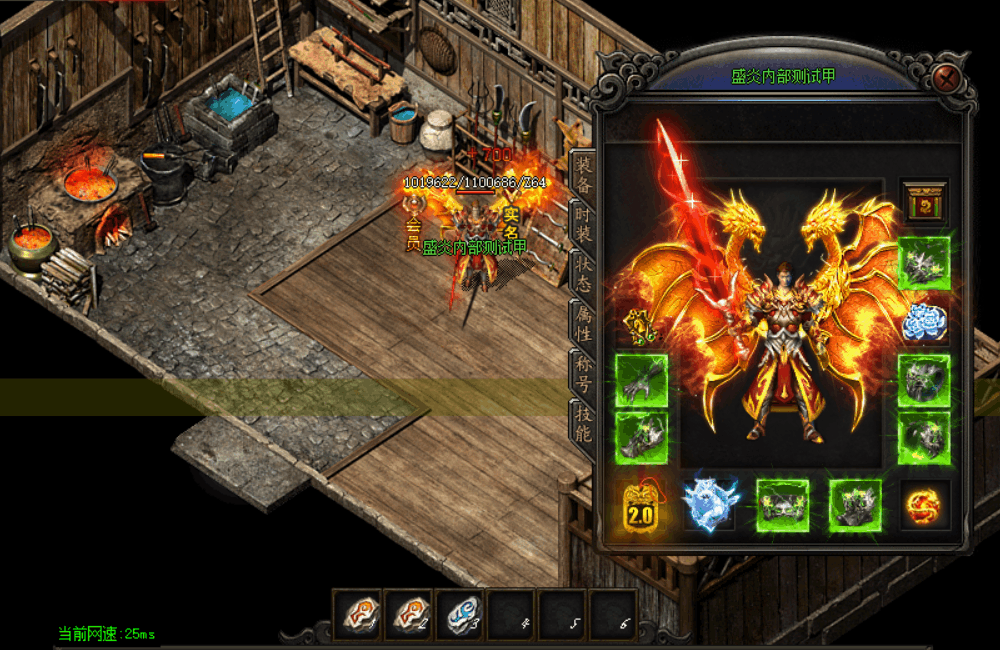Viewport: 1000px width, 650px height.
Task: Open the 时装 fashion tab
Action: 582,225
